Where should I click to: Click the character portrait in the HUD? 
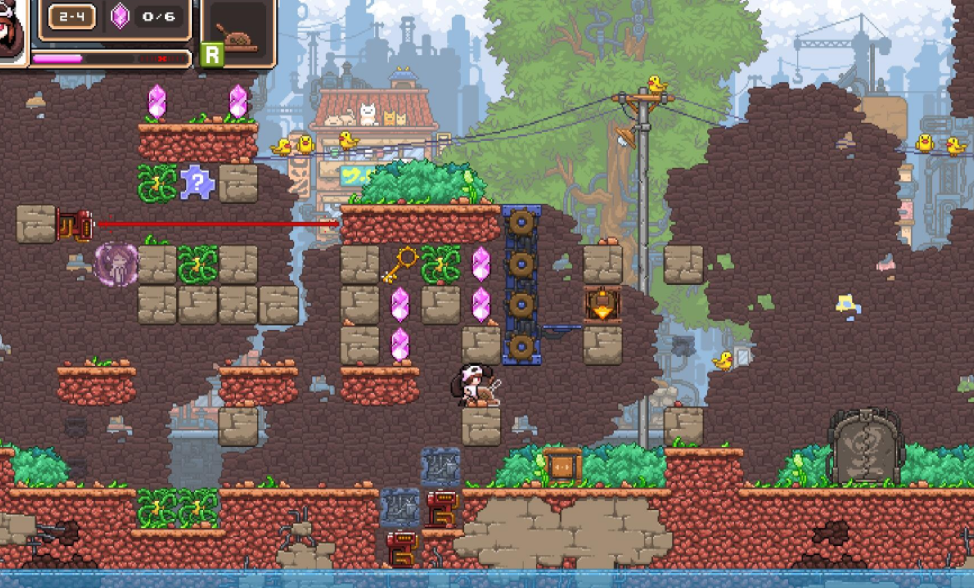point(14,30)
